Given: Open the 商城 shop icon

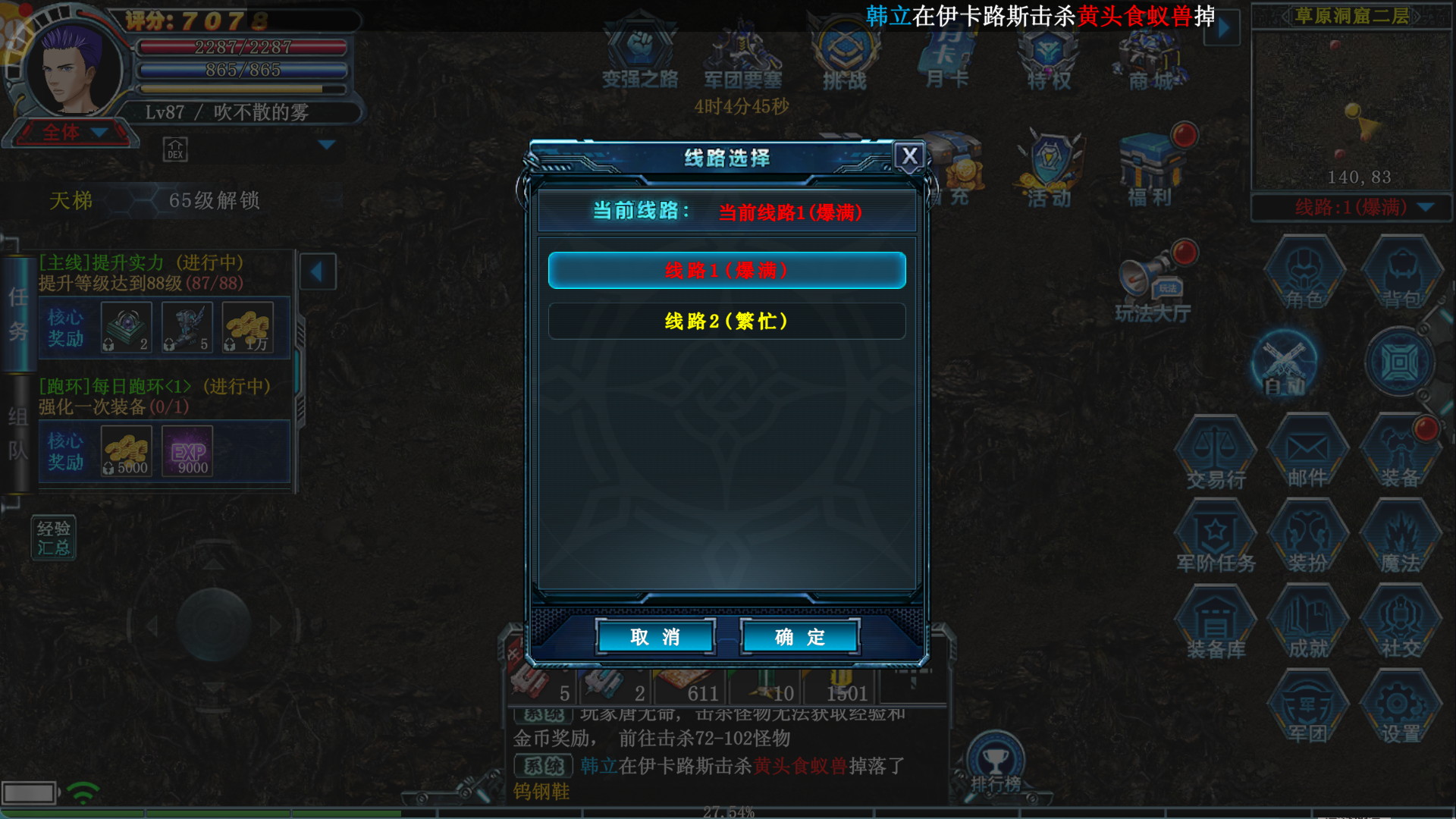Looking at the screenshot, I should coord(1151,57).
